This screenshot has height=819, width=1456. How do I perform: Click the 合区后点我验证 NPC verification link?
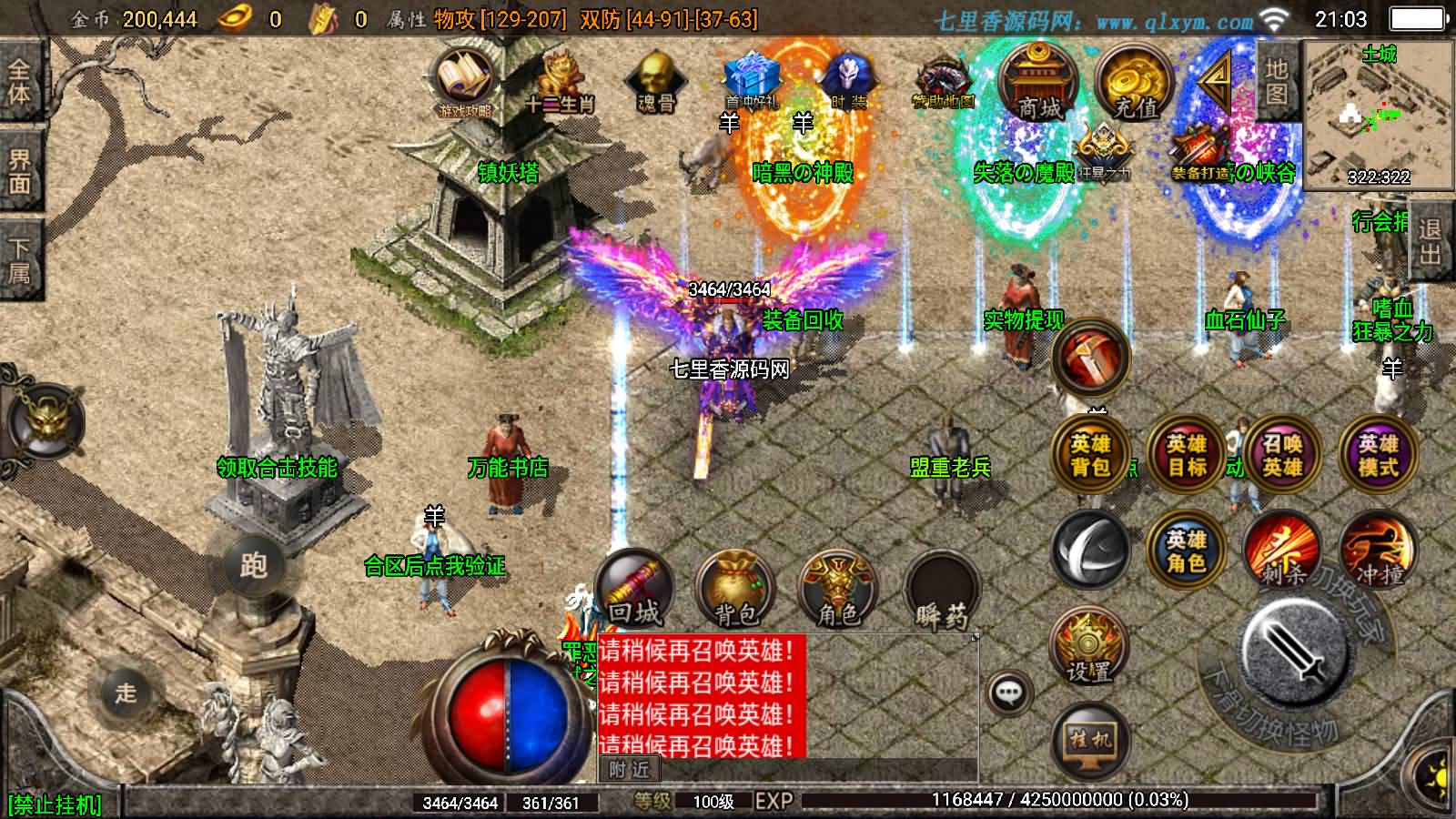[436, 564]
